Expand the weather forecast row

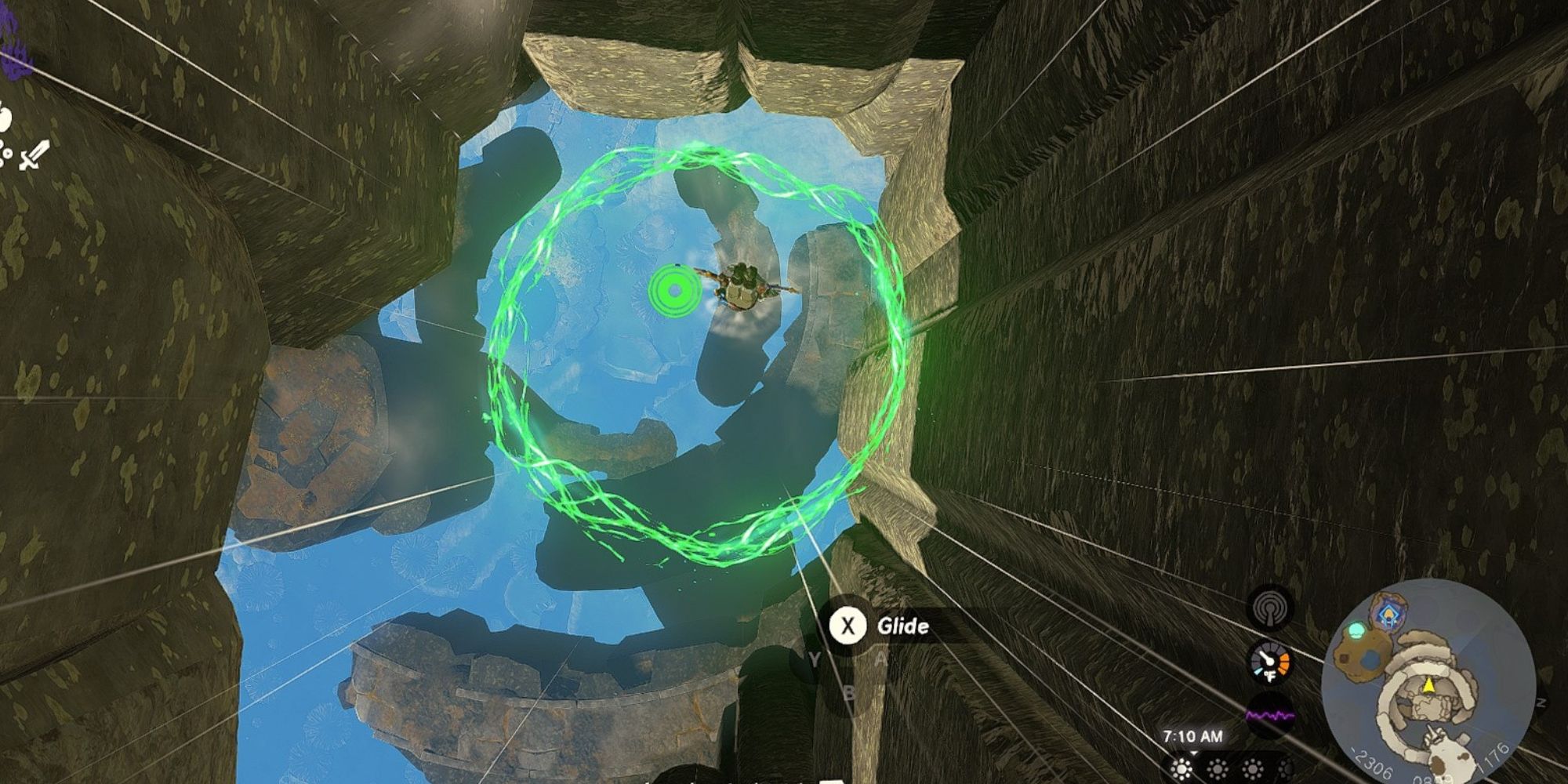(1235, 769)
